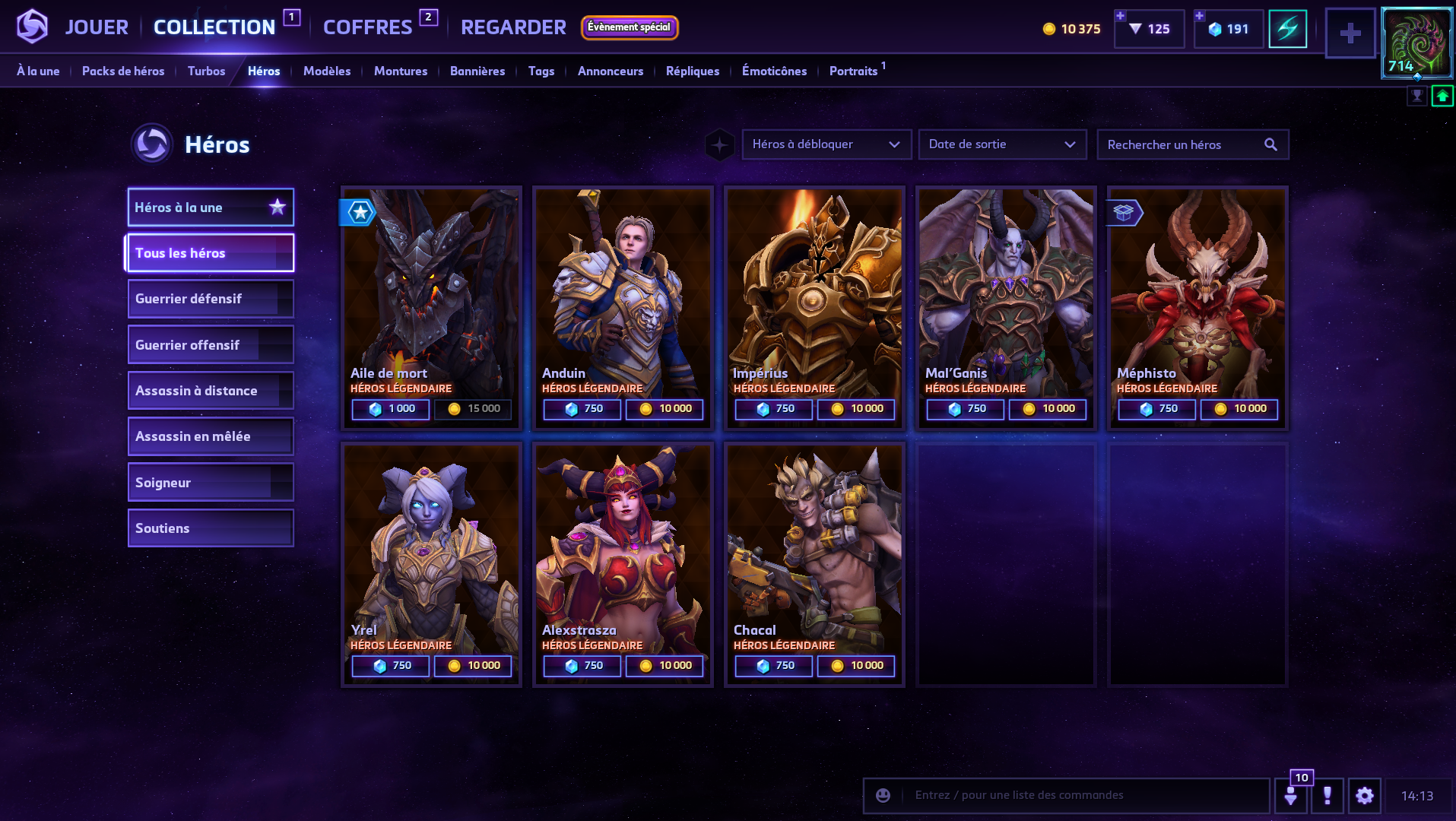
Task: Switch to the Montures tab
Action: (401, 71)
